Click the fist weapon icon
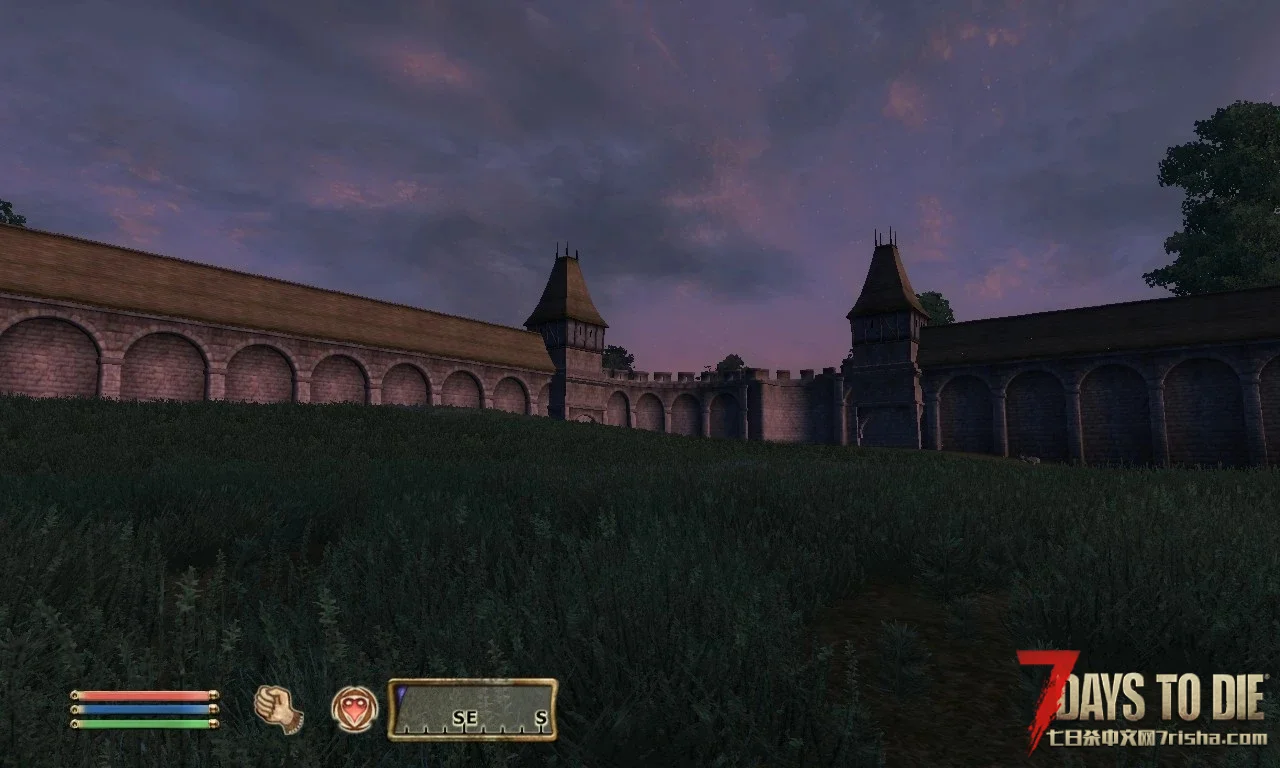This screenshot has width=1280, height=768. [278, 709]
